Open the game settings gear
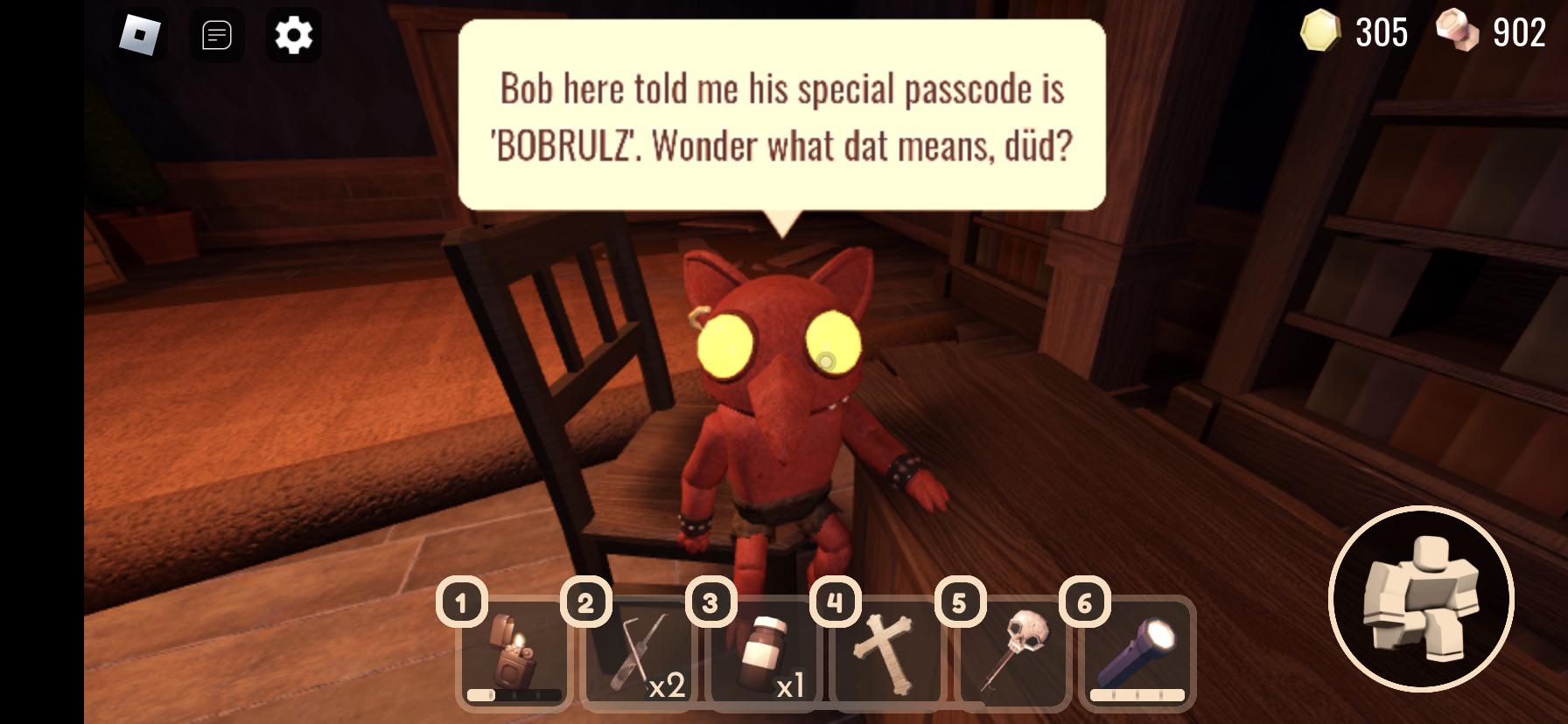Viewport: 1568px width, 724px height. click(x=293, y=35)
